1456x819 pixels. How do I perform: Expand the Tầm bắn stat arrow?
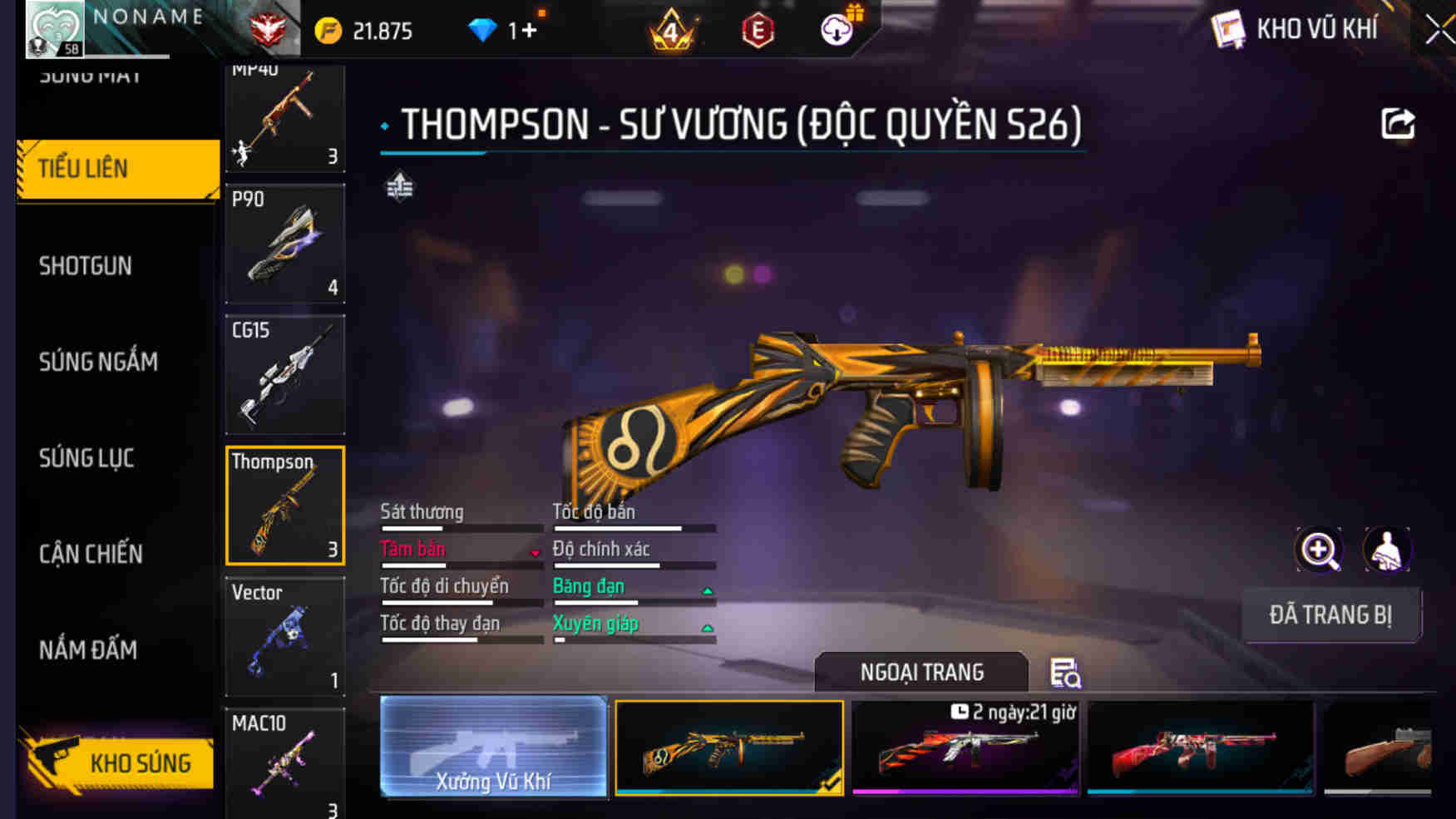click(533, 551)
